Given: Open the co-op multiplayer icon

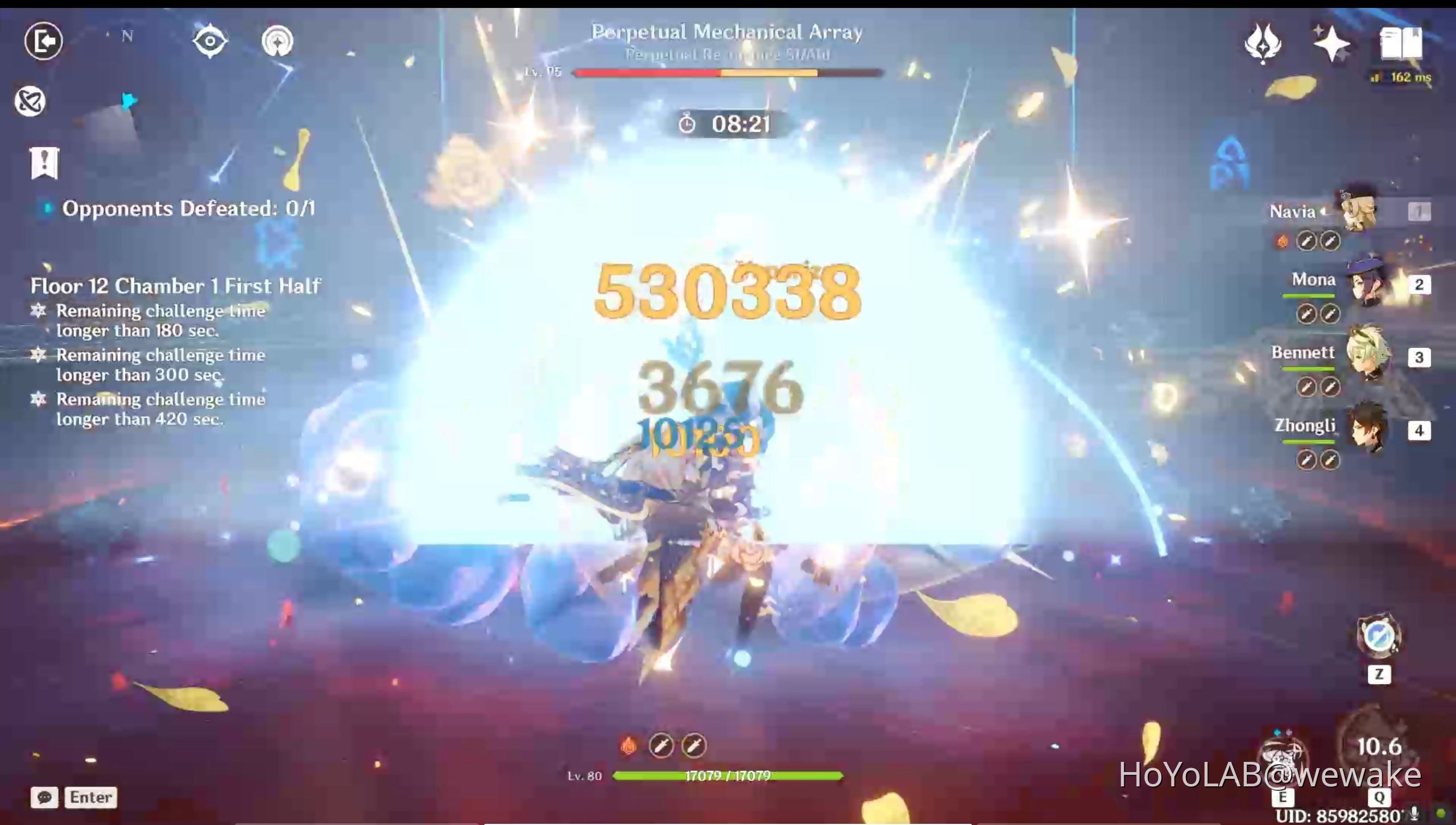Looking at the screenshot, I should point(31,102).
